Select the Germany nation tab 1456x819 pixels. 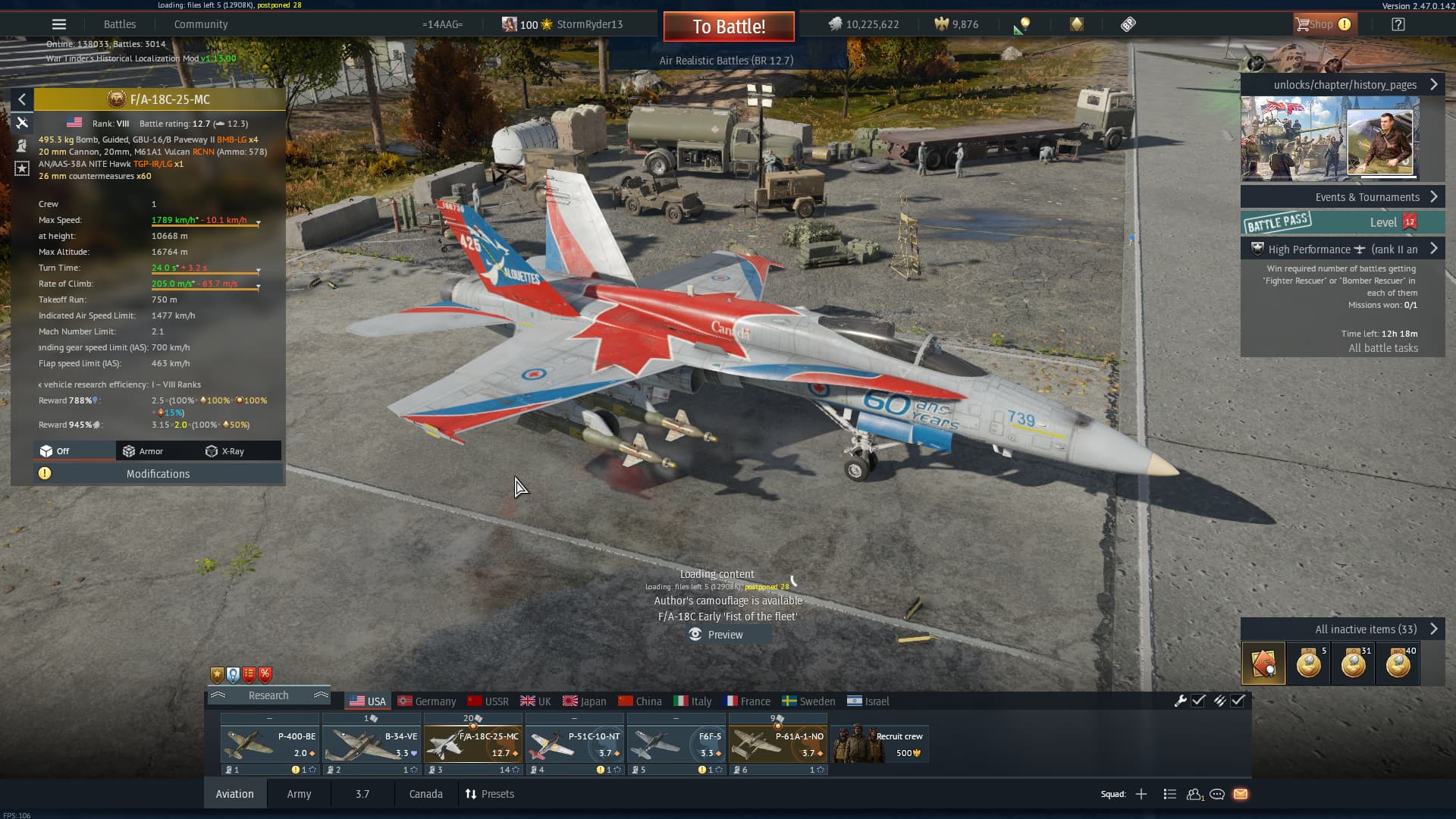427,701
